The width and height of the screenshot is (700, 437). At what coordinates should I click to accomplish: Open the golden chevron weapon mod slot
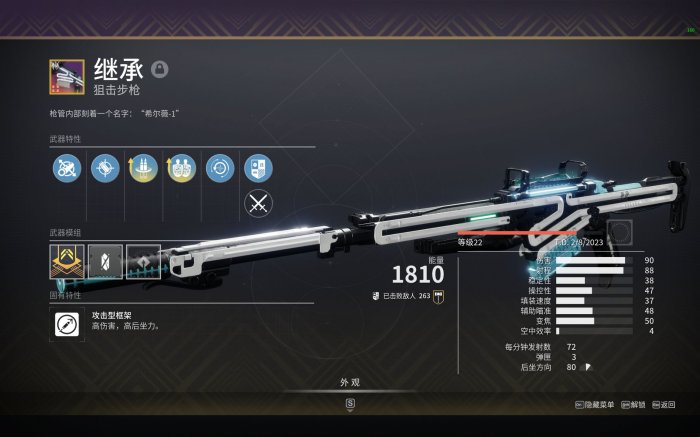66,261
